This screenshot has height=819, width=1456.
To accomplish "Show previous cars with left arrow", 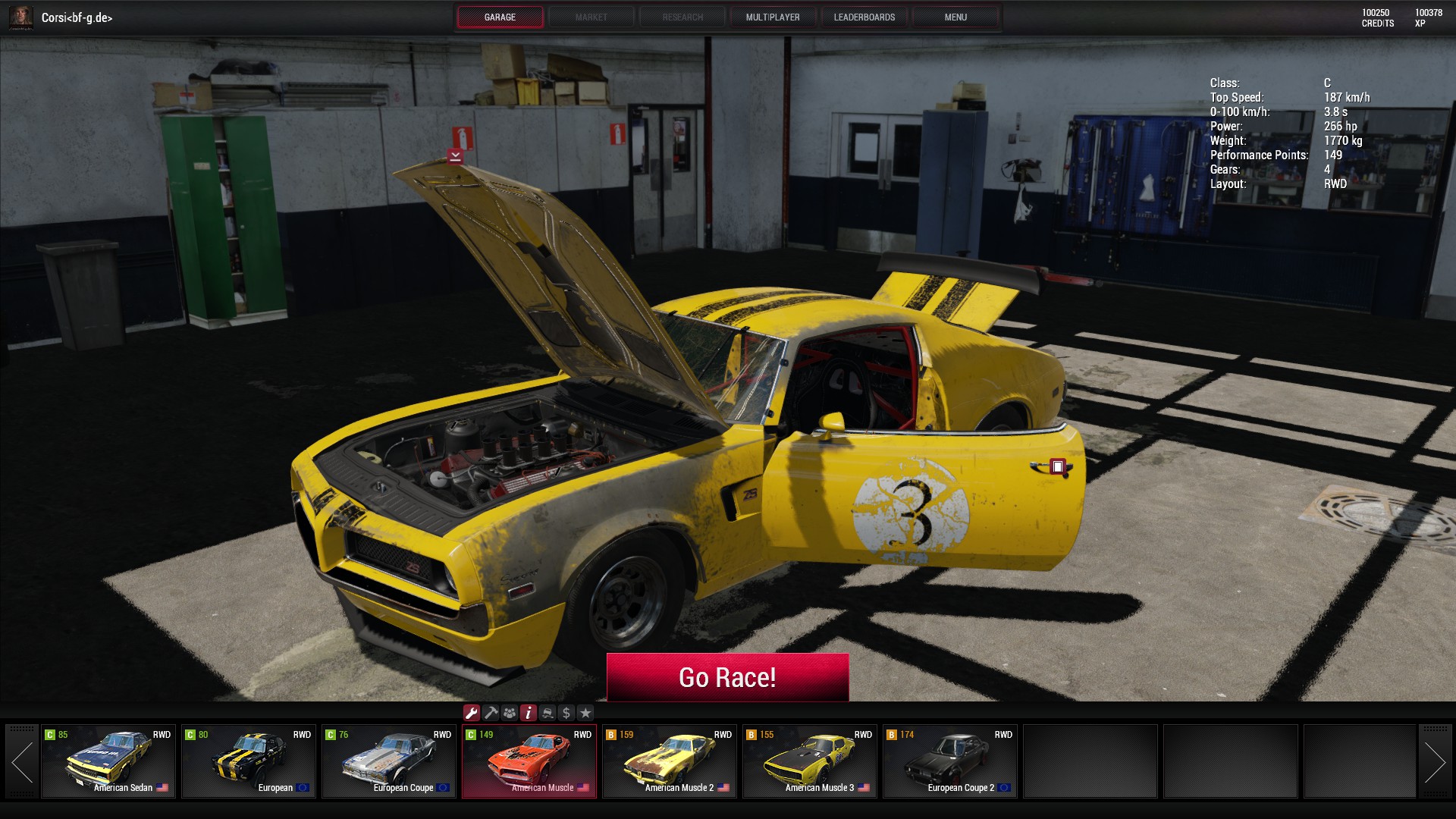I will click(x=22, y=761).
